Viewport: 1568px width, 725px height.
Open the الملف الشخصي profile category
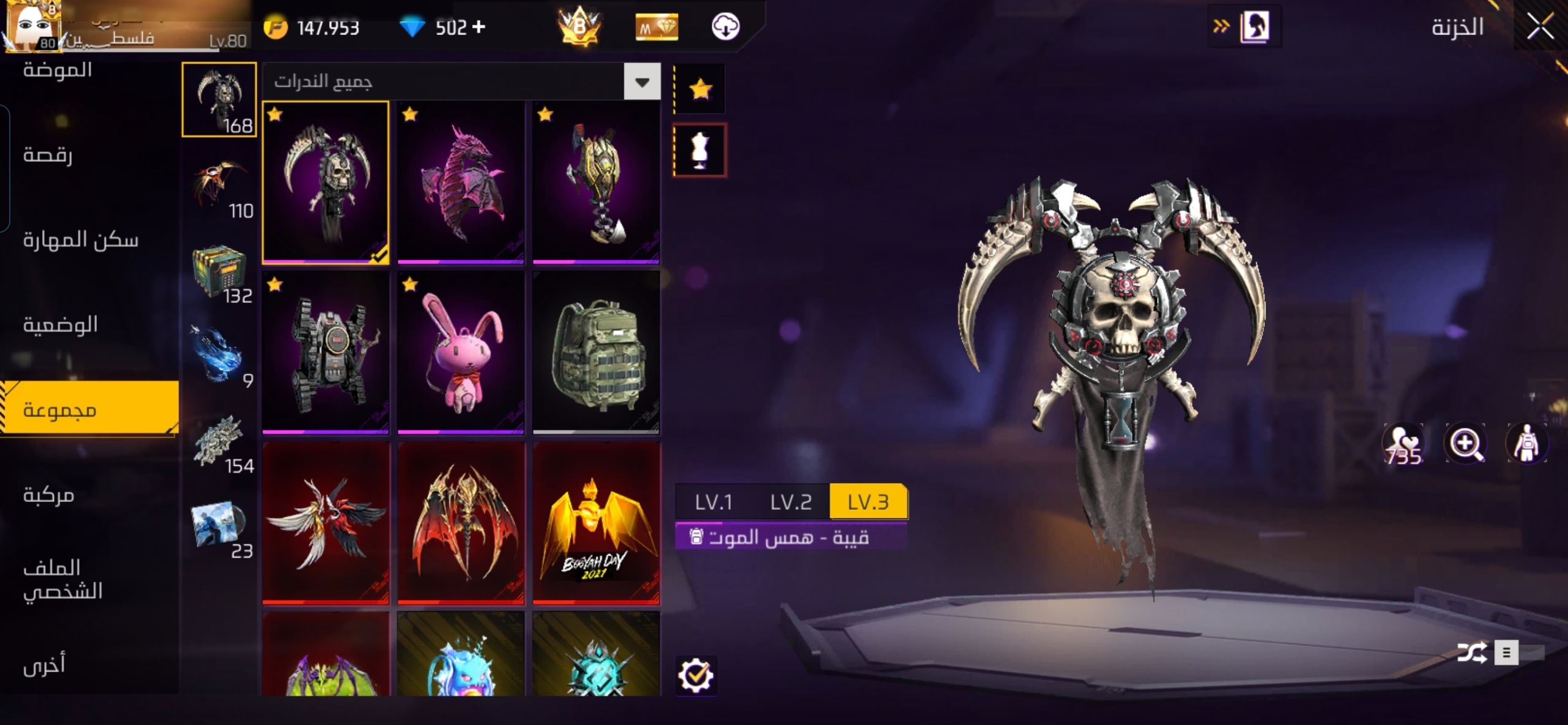62,579
